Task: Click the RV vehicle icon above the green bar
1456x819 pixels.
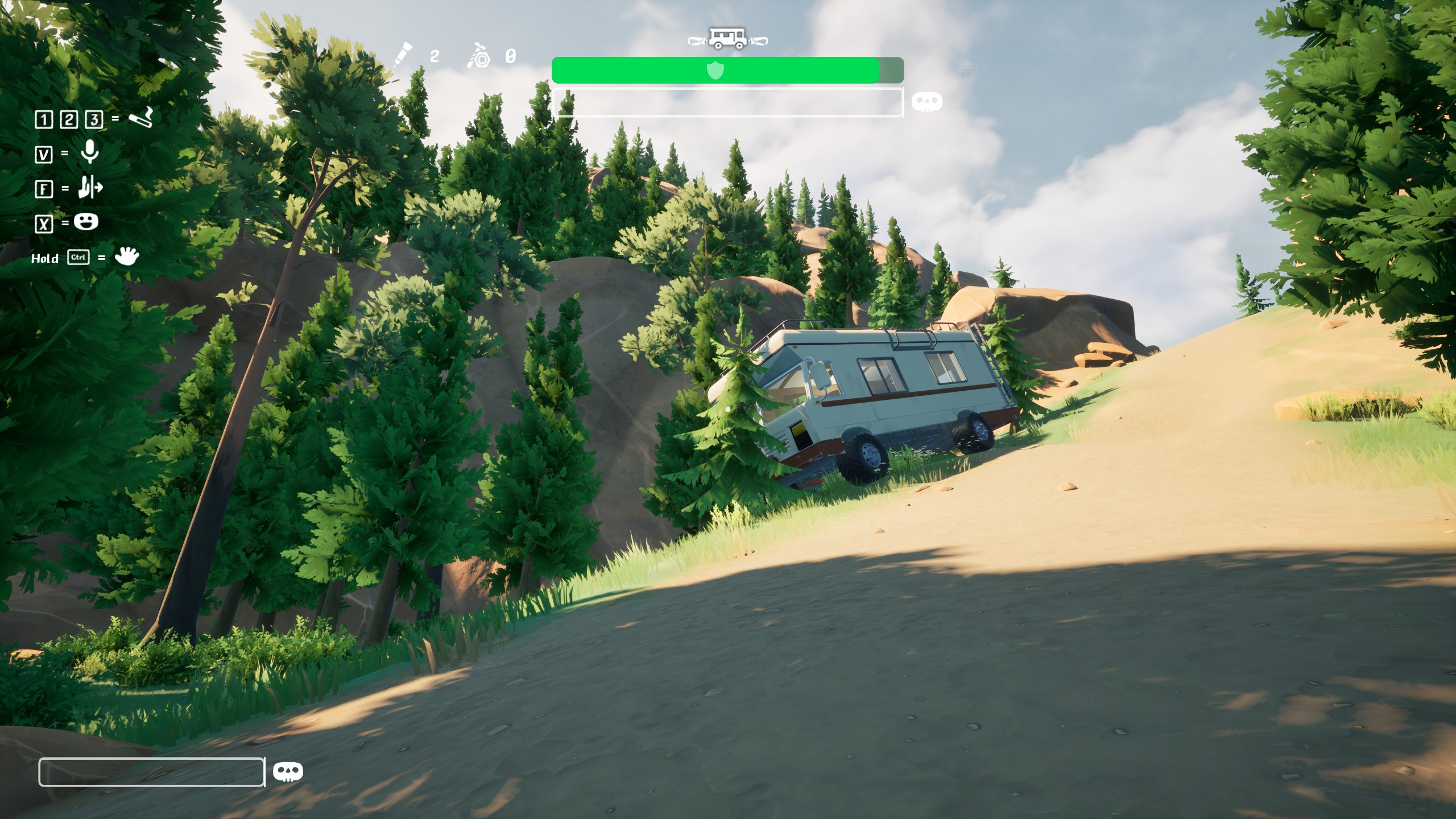Action: [727, 39]
